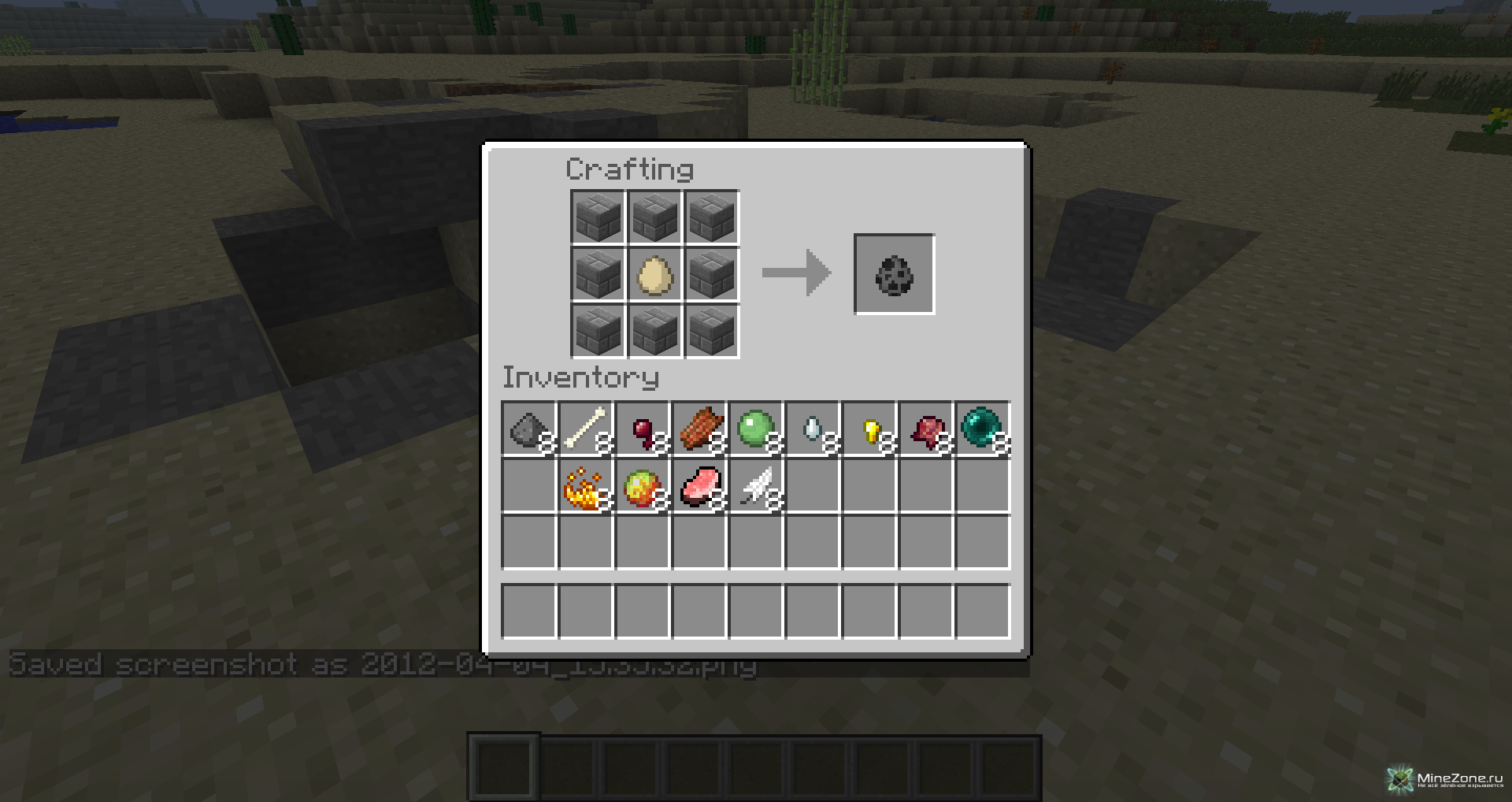Pick up the bone stack
The image size is (1512, 802).
tap(585, 429)
